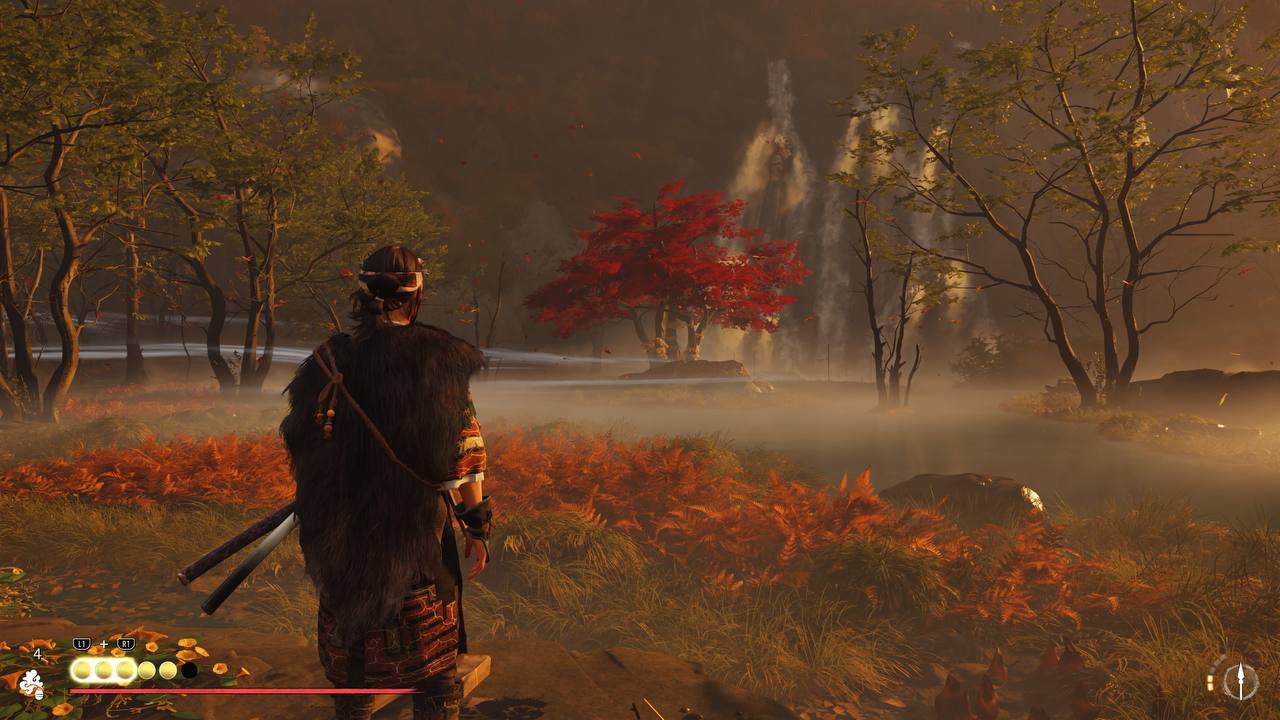
Task: Activate the glowing three-orb resolve ability
Action: (103, 669)
